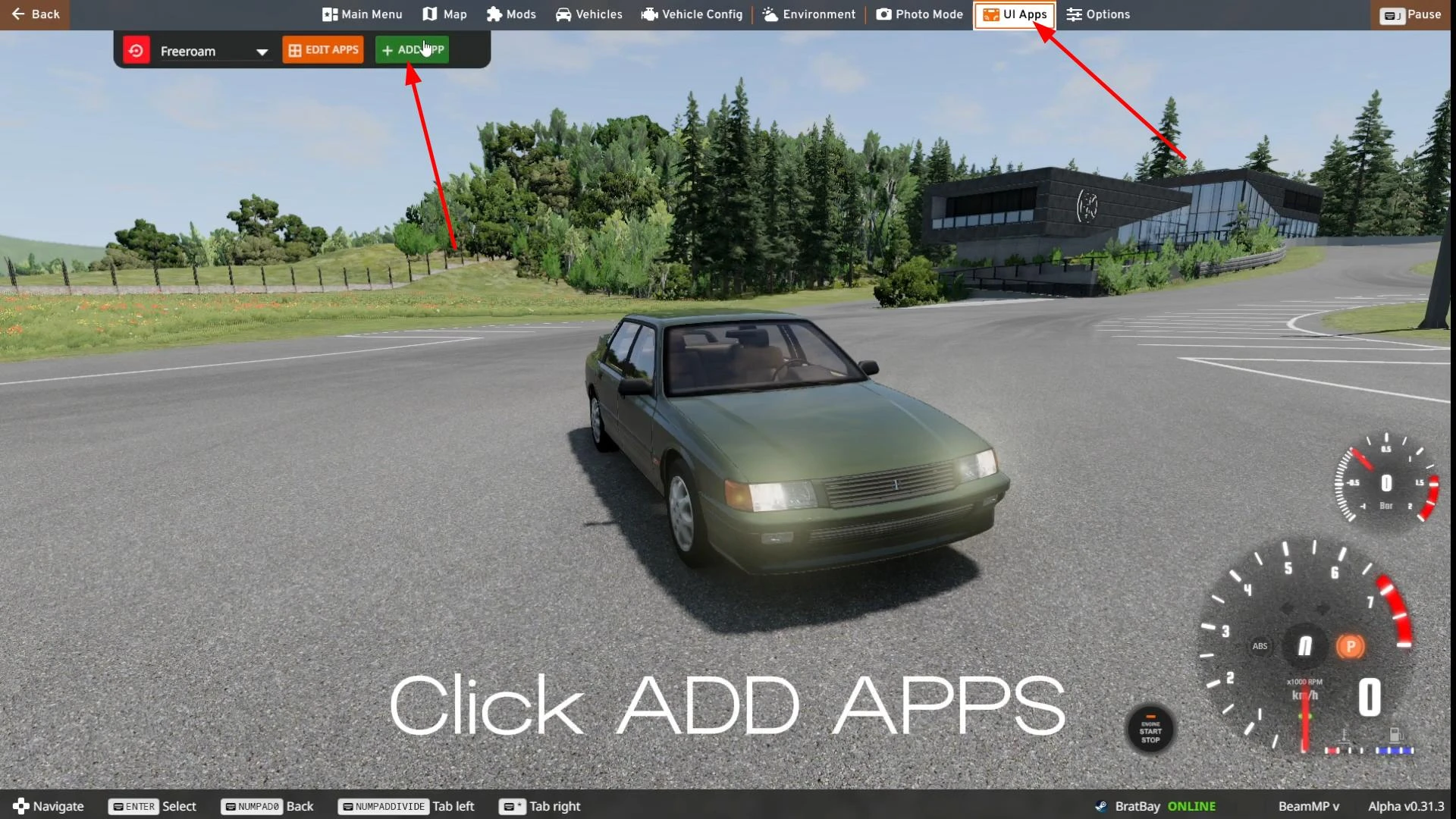Select the Environment weather icon

[x=768, y=14]
